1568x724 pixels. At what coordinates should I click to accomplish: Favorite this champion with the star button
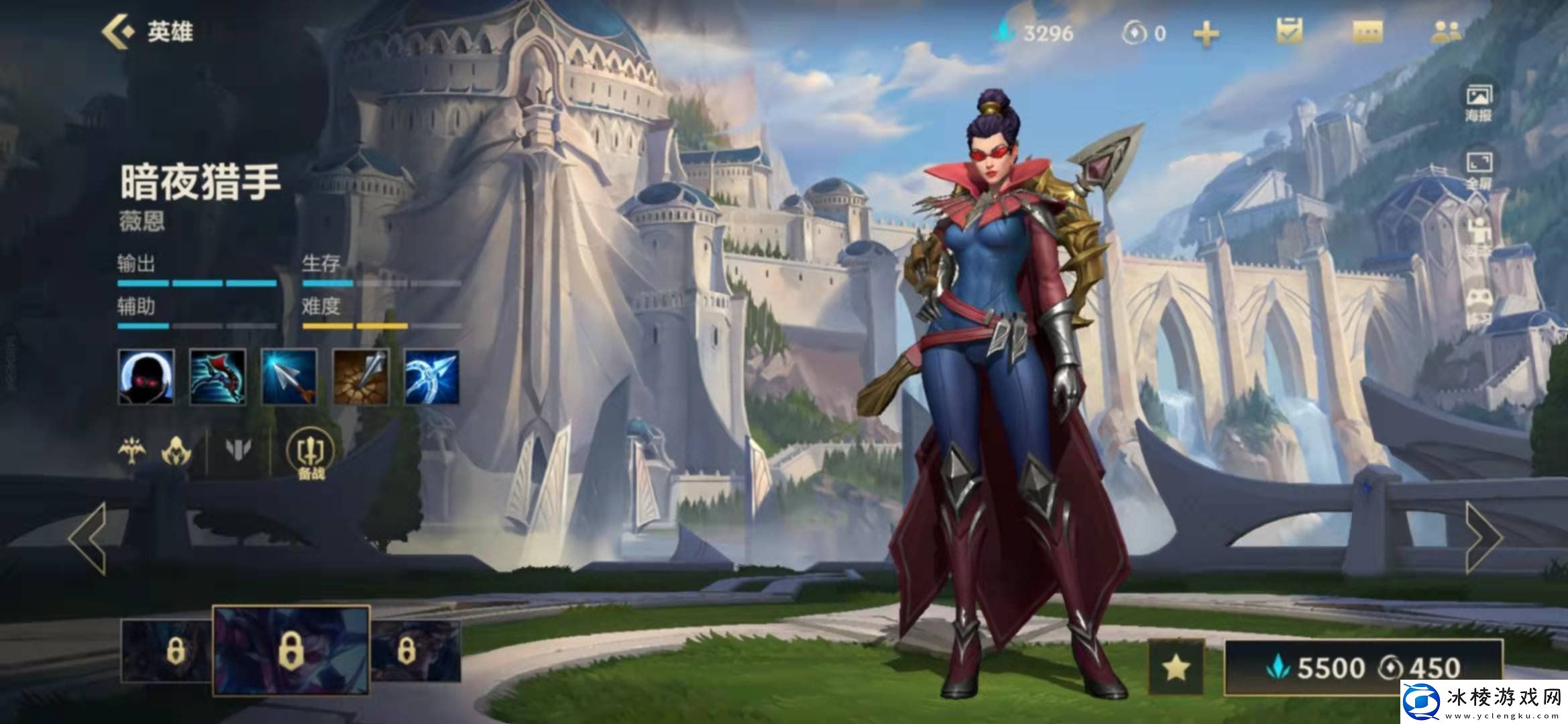pos(1176,667)
